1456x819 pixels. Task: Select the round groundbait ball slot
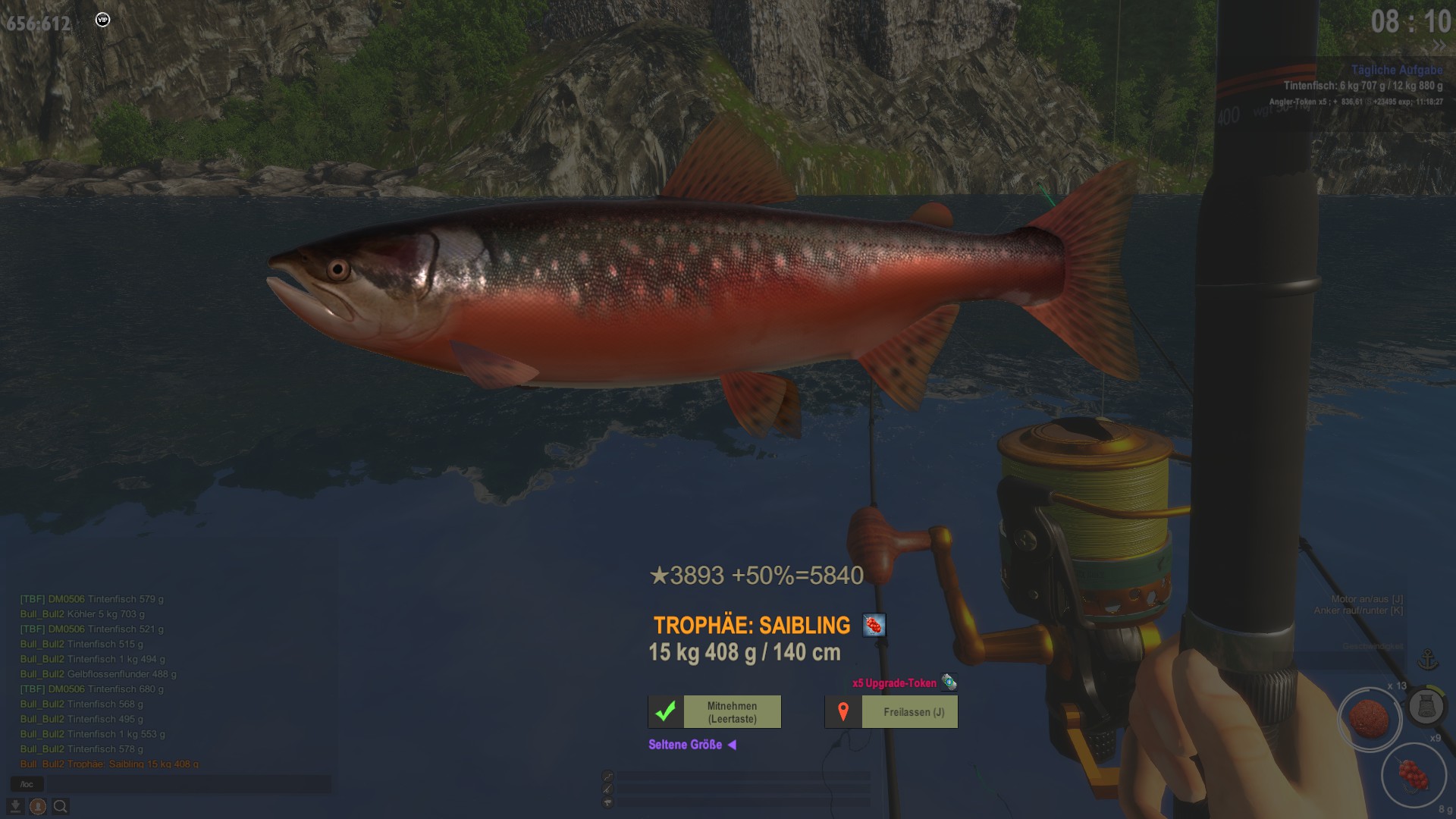tap(1369, 719)
